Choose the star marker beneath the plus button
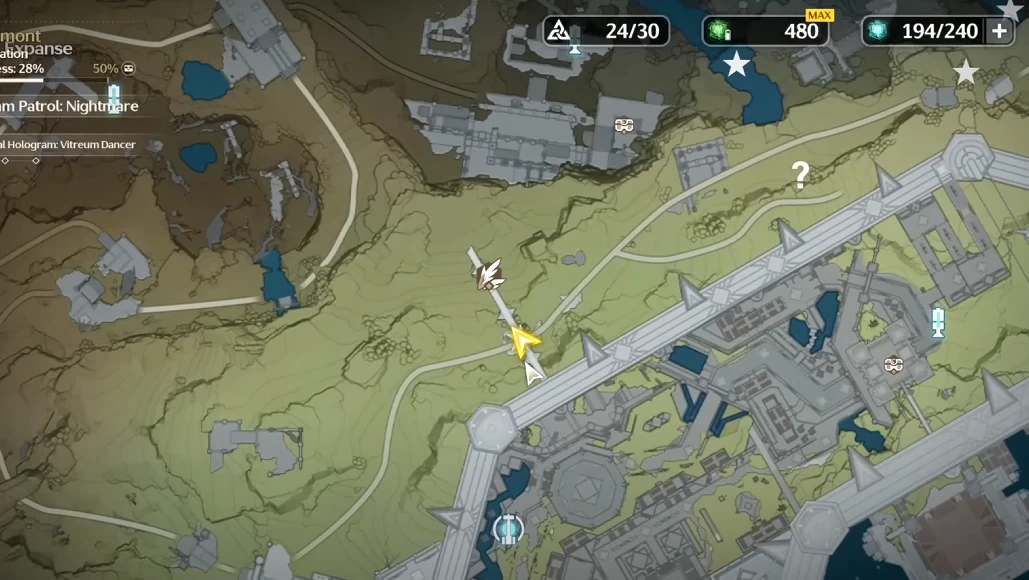 [x=966, y=72]
